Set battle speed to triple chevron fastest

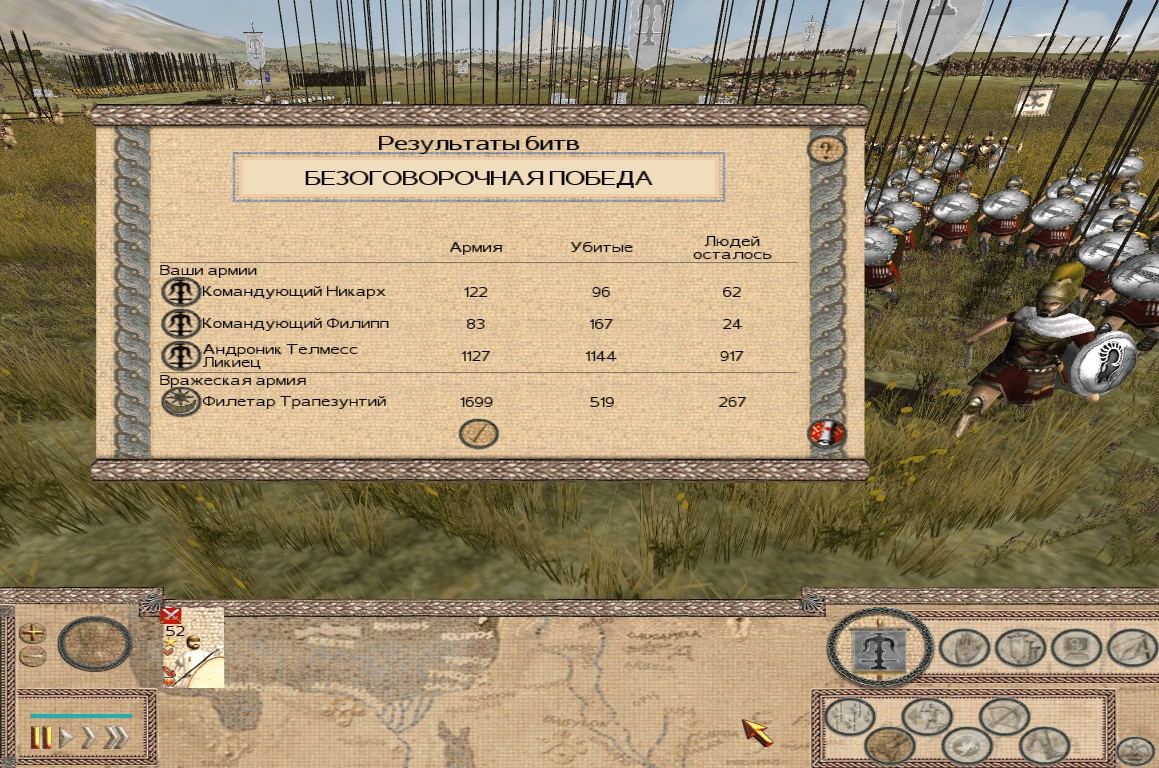click(117, 738)
